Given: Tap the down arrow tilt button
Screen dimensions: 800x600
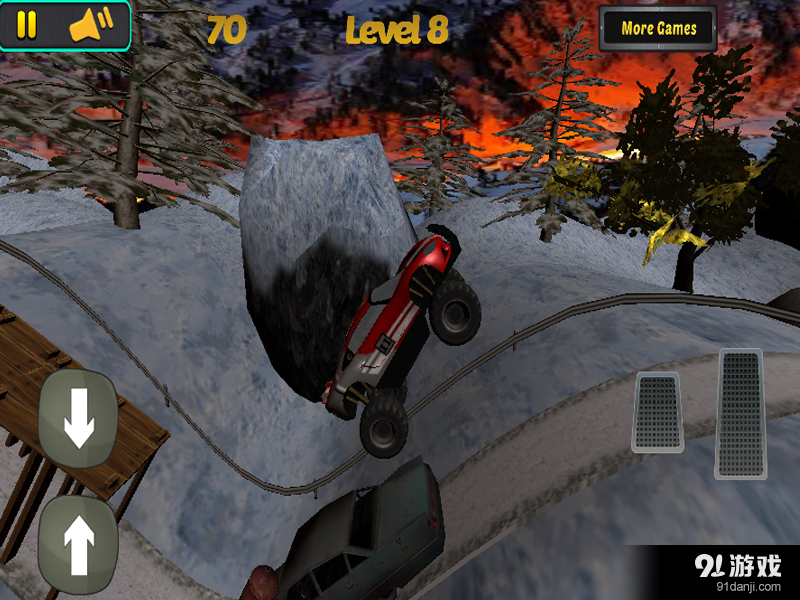Looking at the screenshot, I should coord(78,418).
